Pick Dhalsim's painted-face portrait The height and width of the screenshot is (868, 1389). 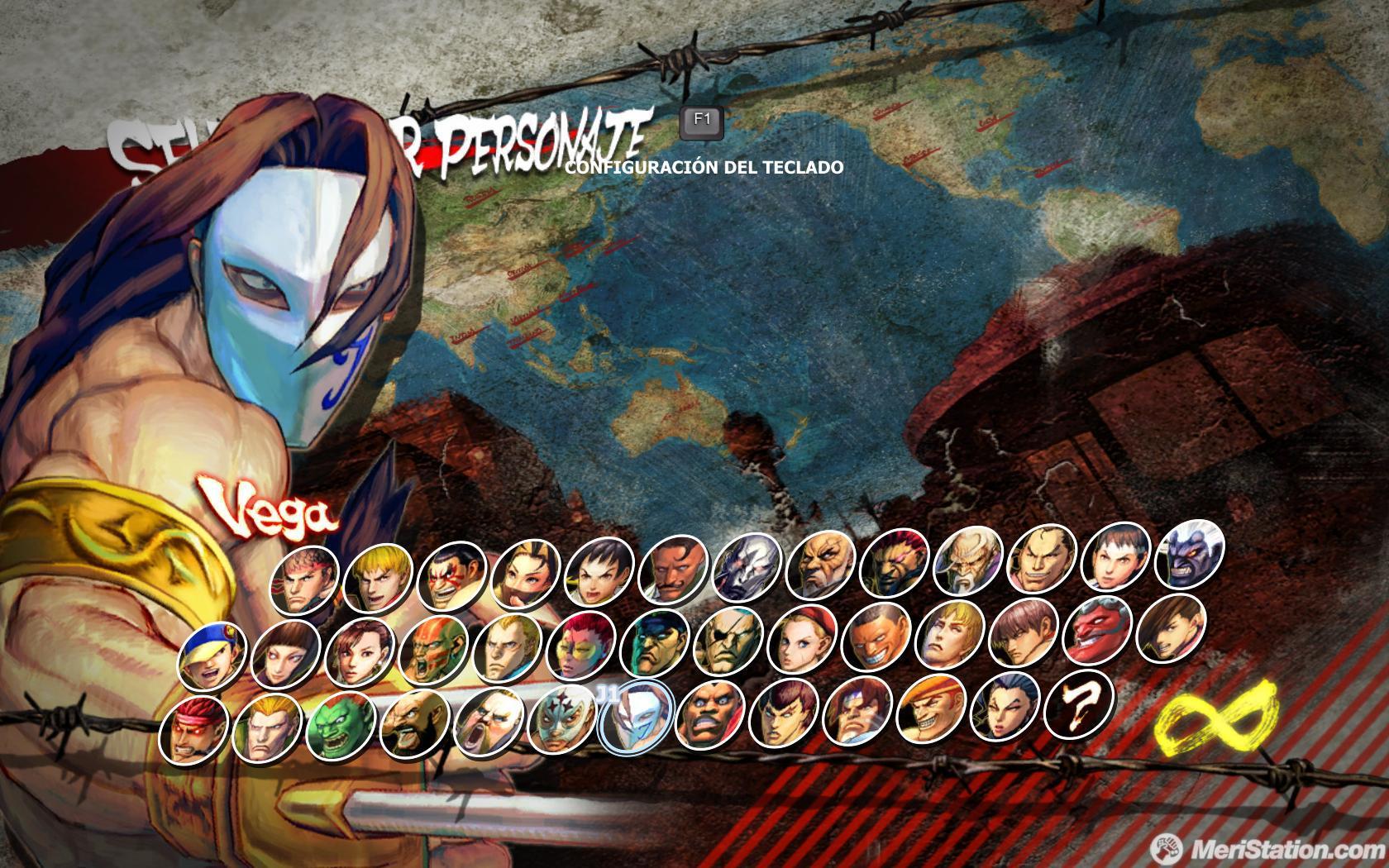[x=432, y=651]
